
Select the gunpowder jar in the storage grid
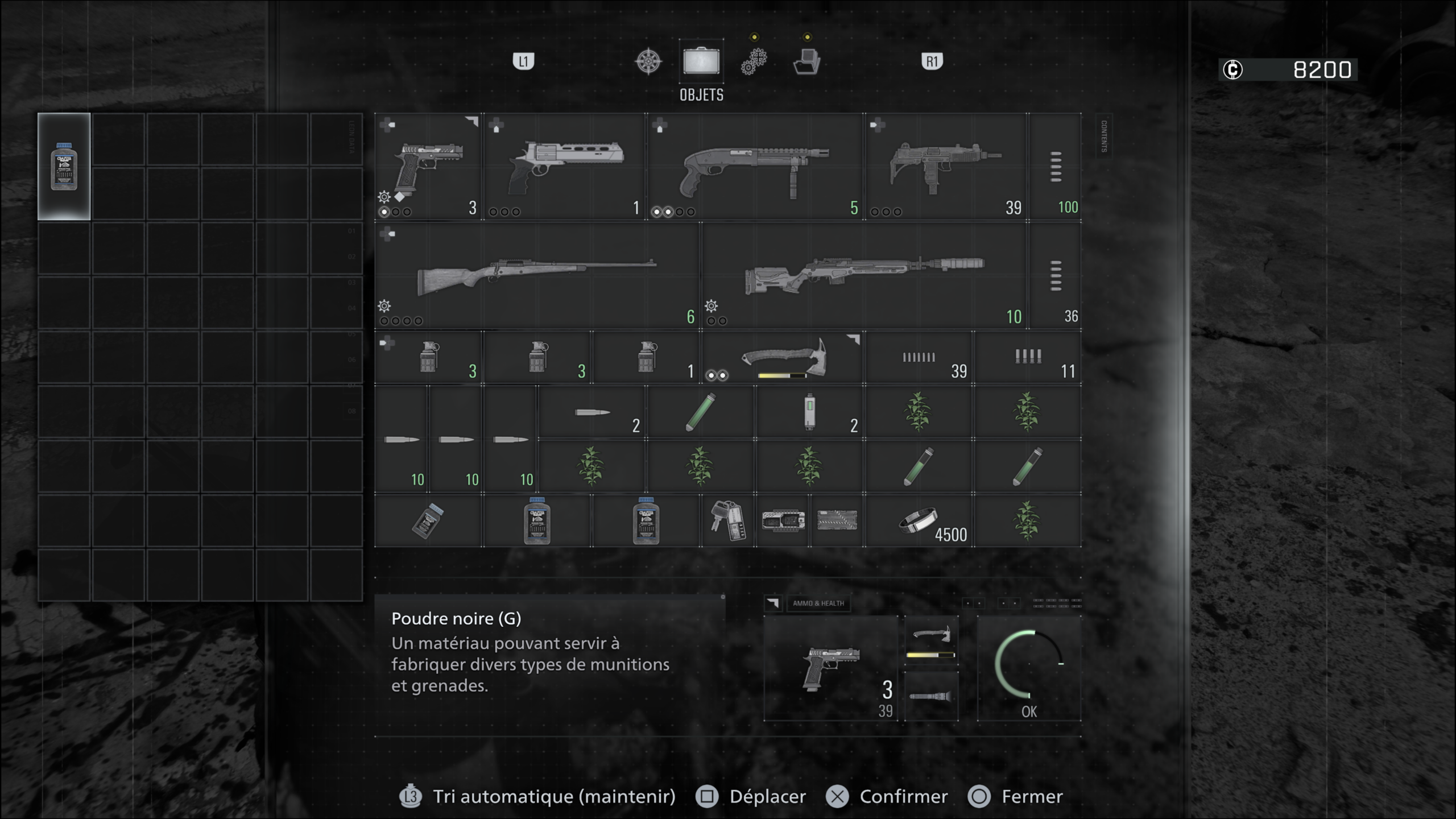64,166
